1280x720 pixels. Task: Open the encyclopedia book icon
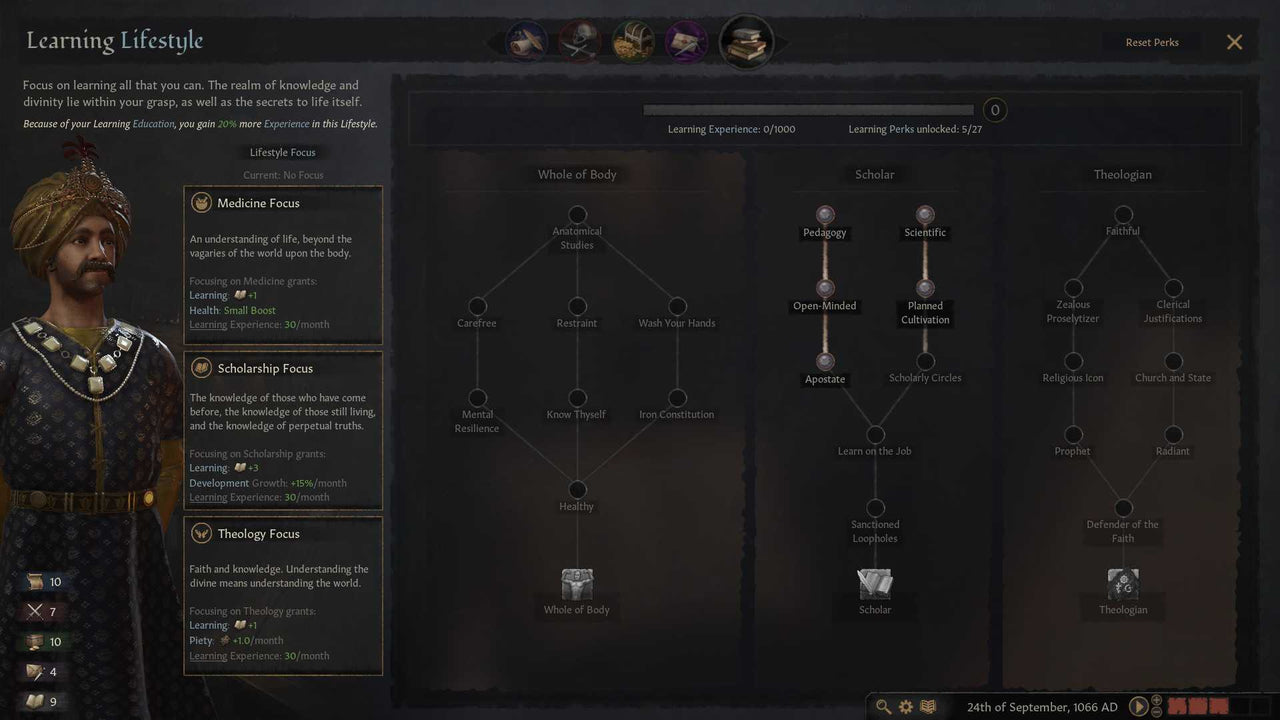click(927, 706)
